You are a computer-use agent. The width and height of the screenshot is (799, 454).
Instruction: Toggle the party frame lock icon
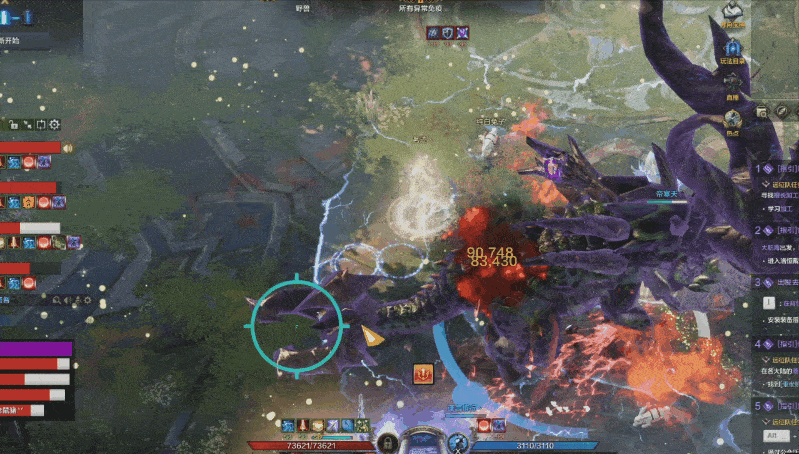click(15, 125)
